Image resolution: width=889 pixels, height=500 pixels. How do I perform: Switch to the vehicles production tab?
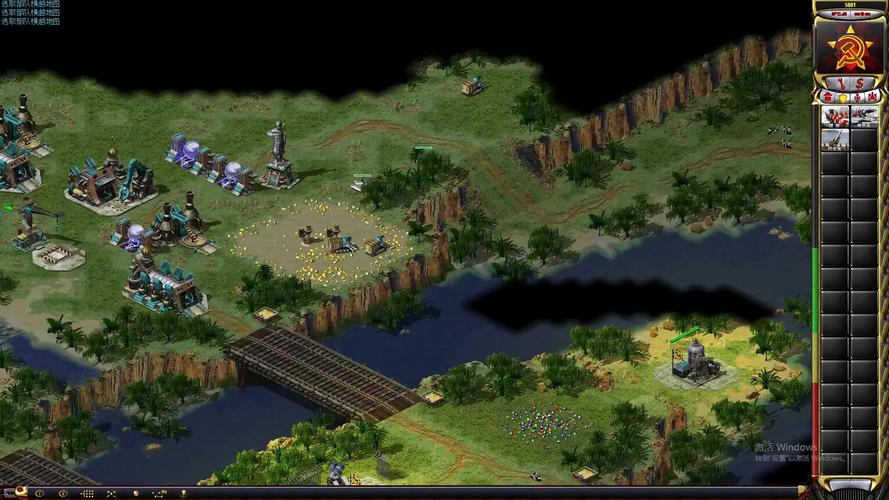tap(872, 96)
